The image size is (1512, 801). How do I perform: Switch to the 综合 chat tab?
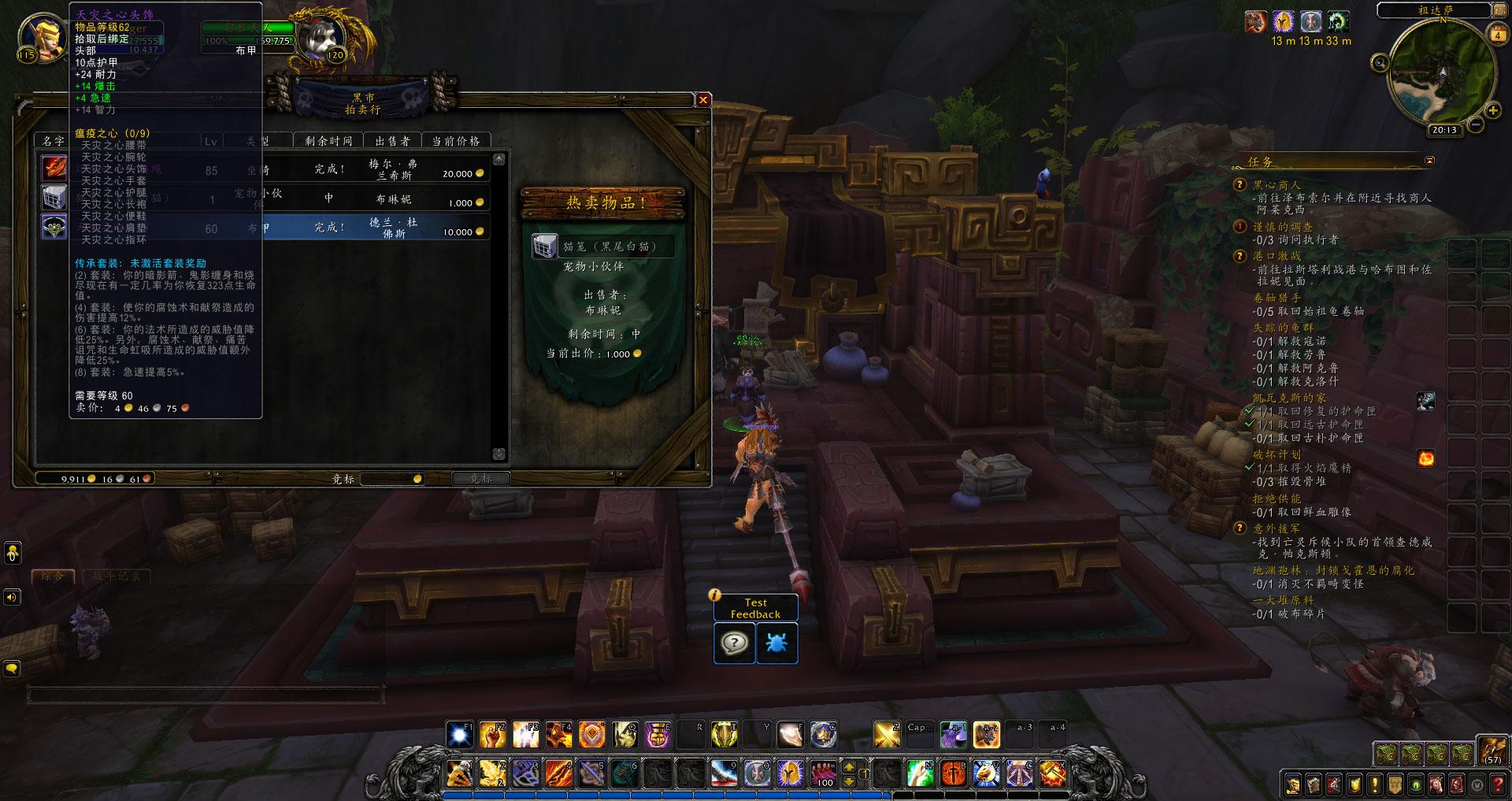[x=52, y=576]
